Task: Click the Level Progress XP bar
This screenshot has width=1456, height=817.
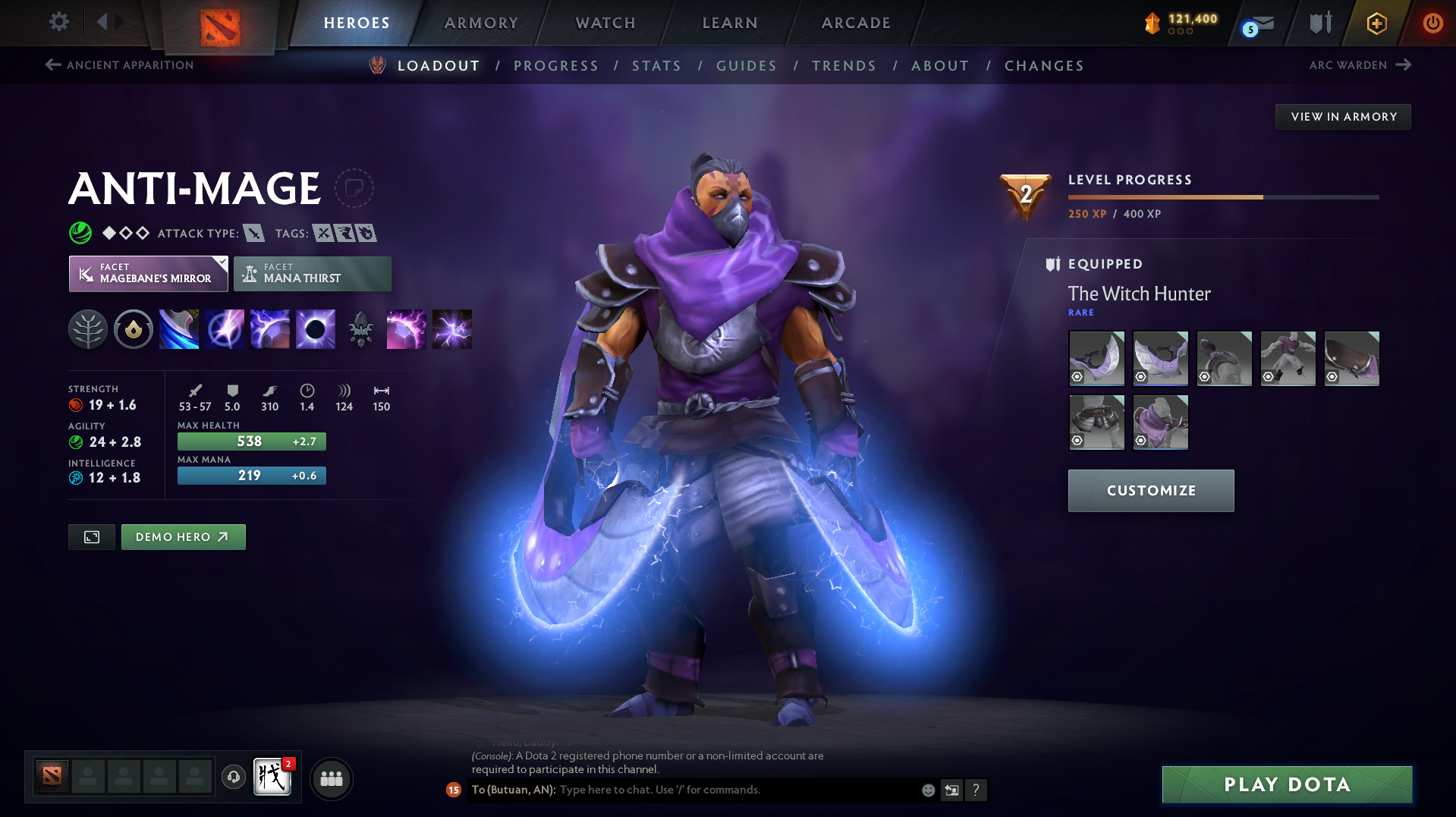Action: point(1222,196)
